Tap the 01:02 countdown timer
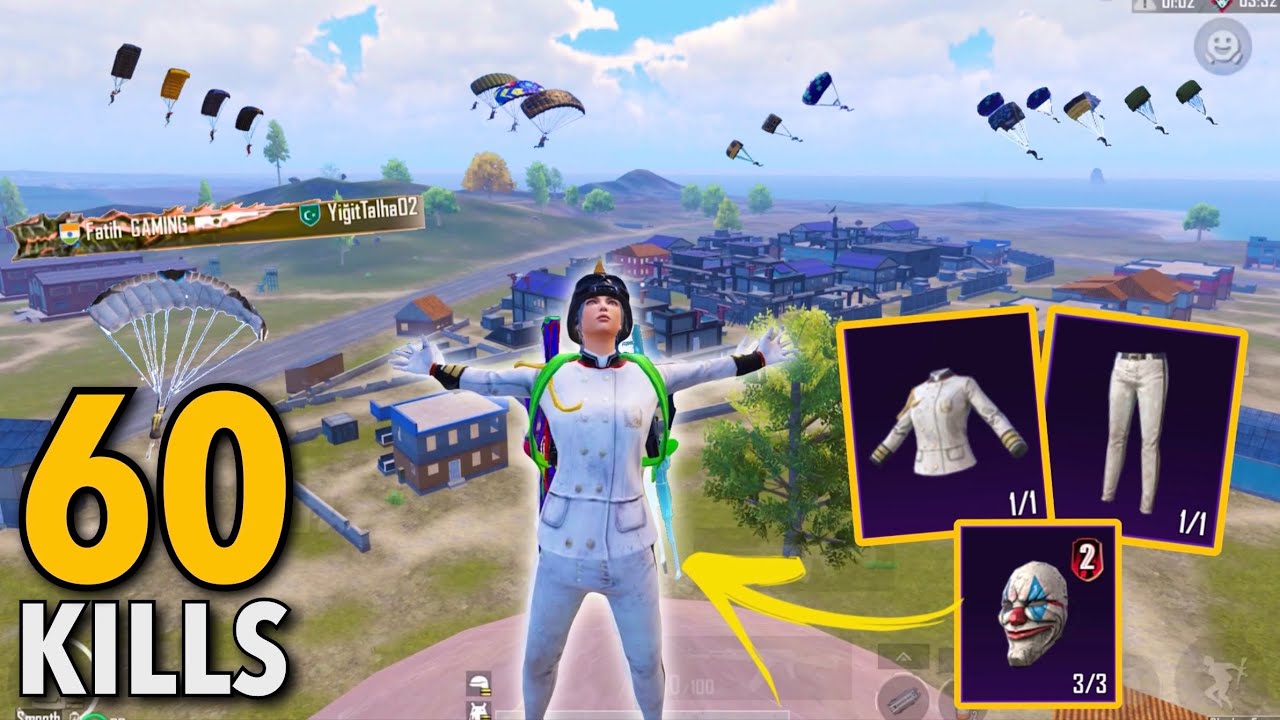Screen dimensions: 1280x720 [x=1180, y=6]
